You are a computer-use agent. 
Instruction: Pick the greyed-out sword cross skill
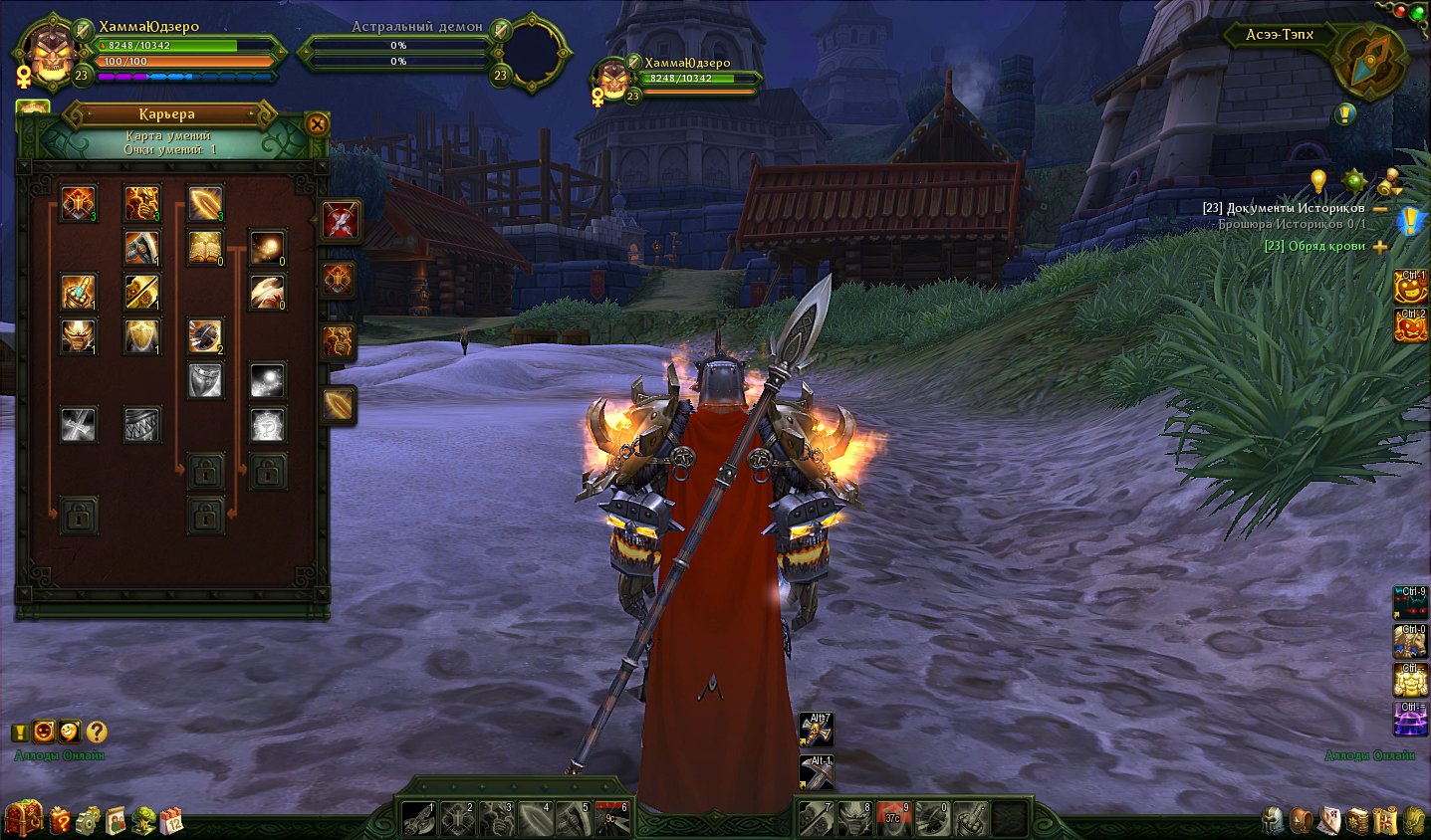(79, 425)
